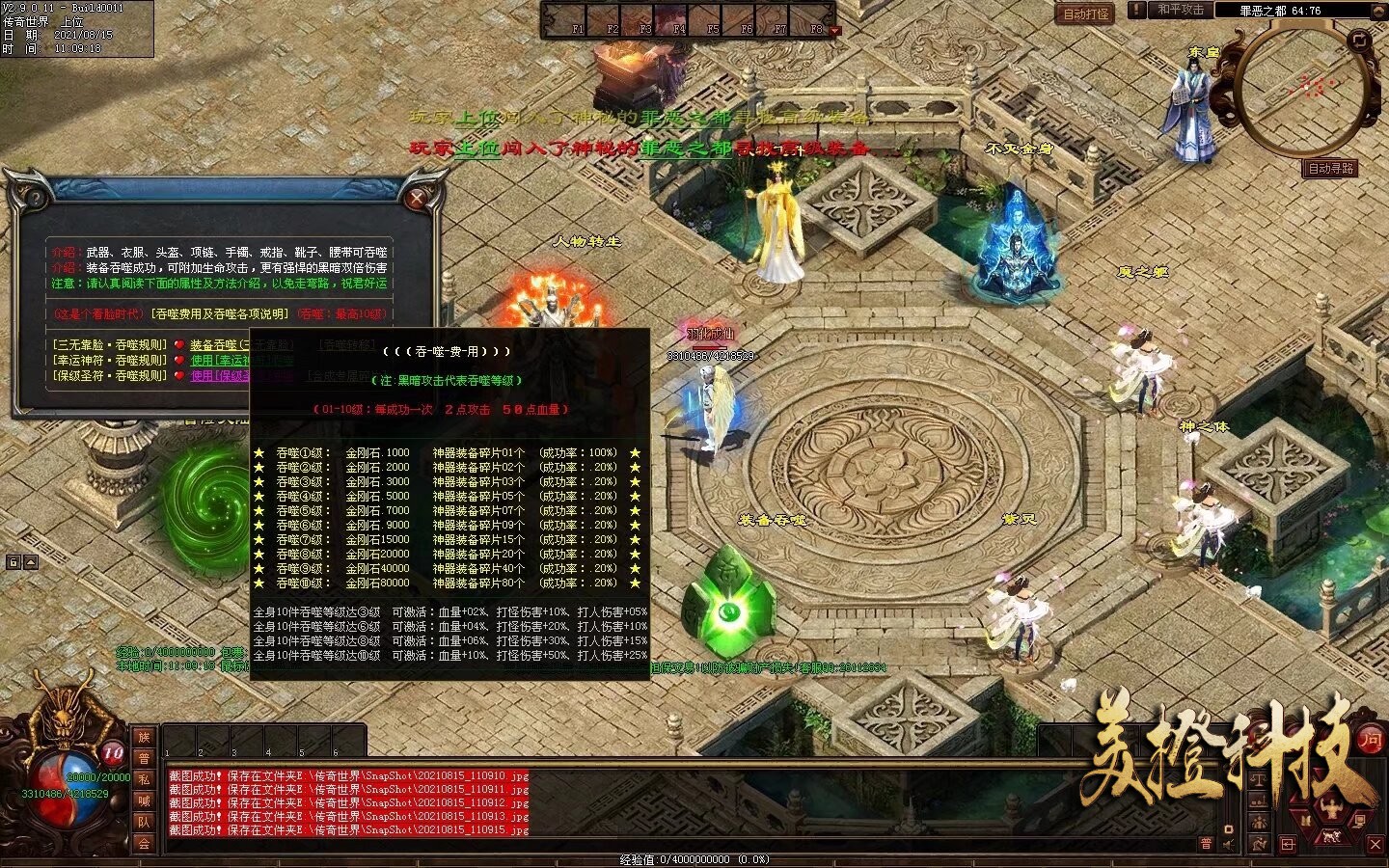Image resolution: width=1389 pixels, height=868 pixels.
Task: Collapse the minimap using the top-right arrow
Action: coord(1378,9)
